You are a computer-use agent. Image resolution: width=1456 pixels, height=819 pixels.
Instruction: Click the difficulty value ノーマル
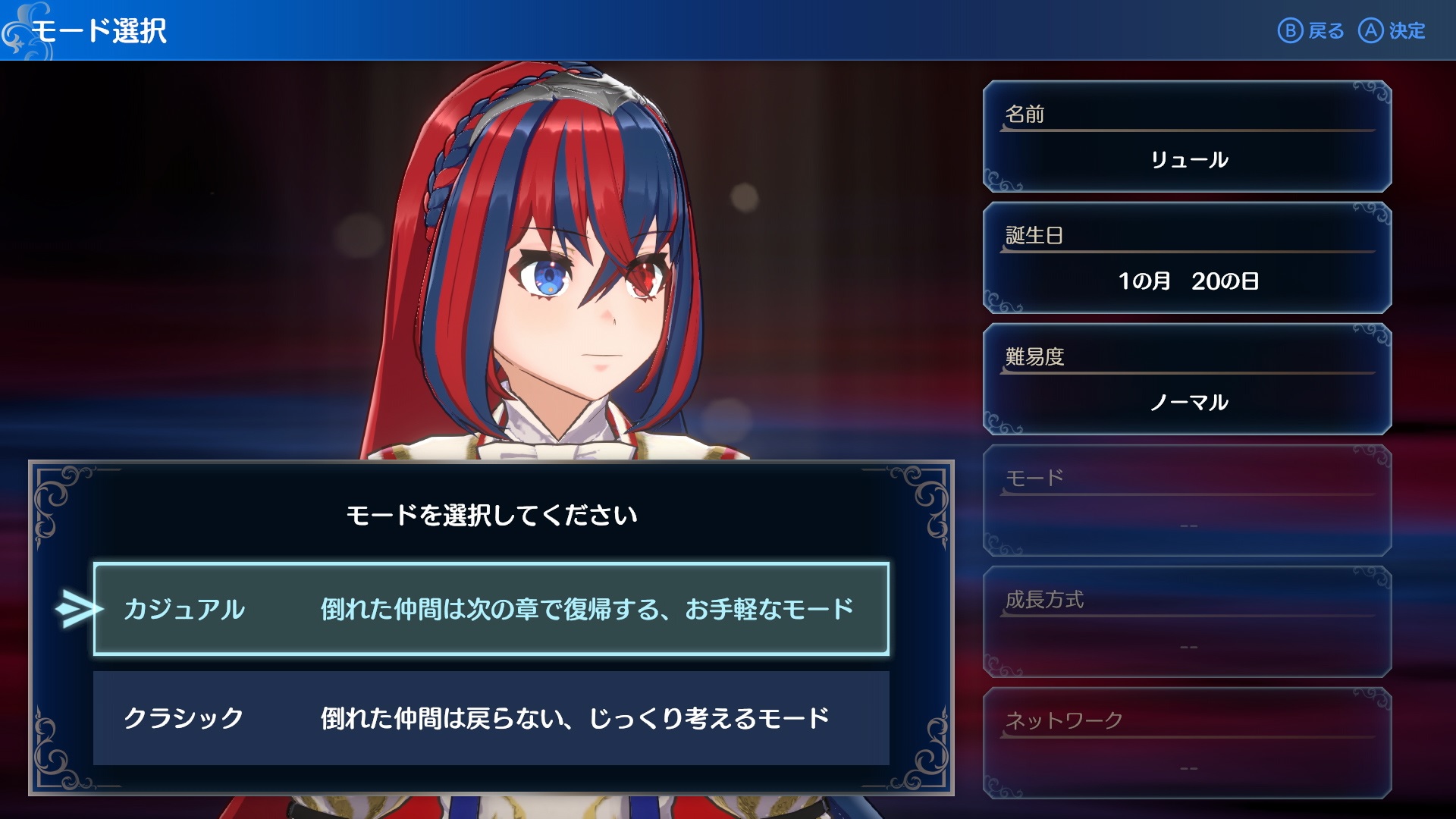tap(1187, 403)
